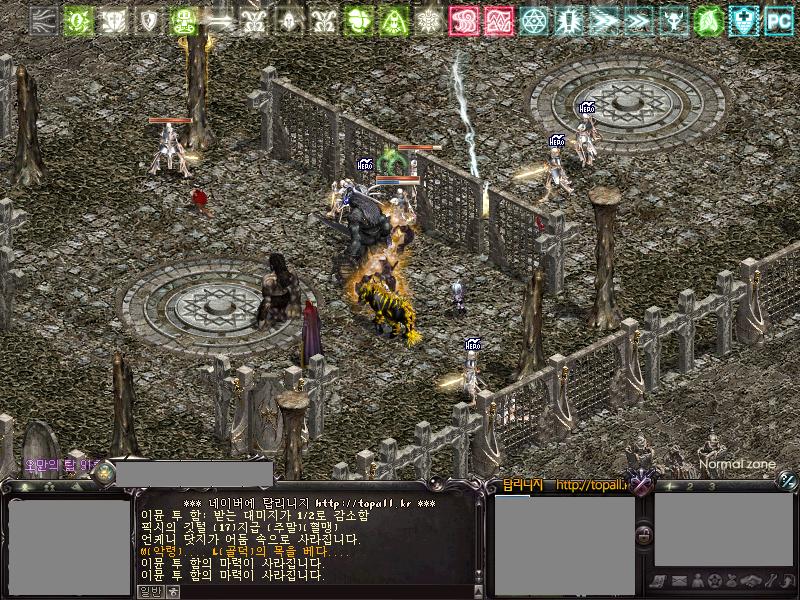Switch to quick slot page 3
800x600 pixels.
[x=712, y=486]
